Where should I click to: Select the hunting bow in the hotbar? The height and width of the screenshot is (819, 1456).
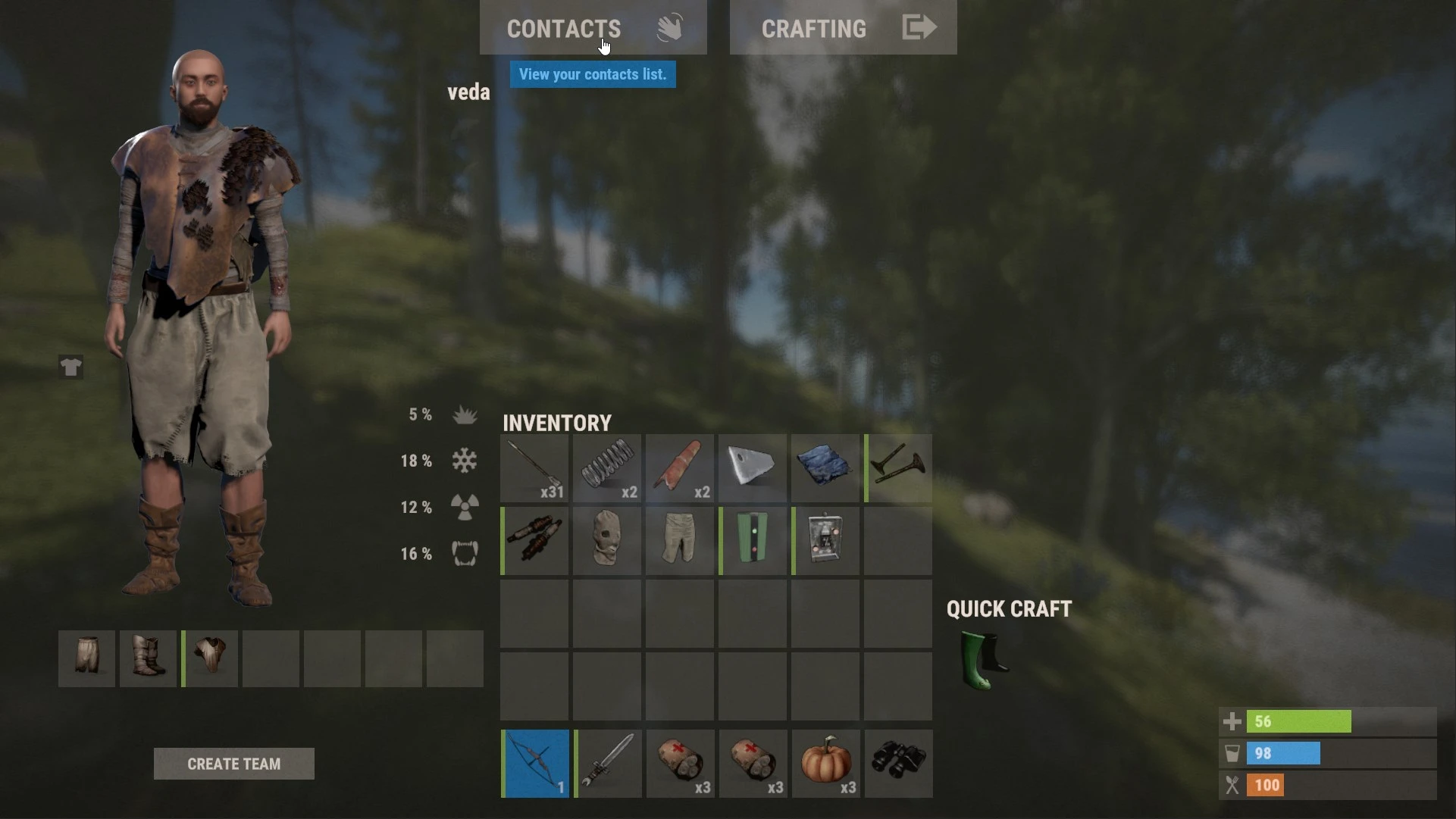pos(534,763)
